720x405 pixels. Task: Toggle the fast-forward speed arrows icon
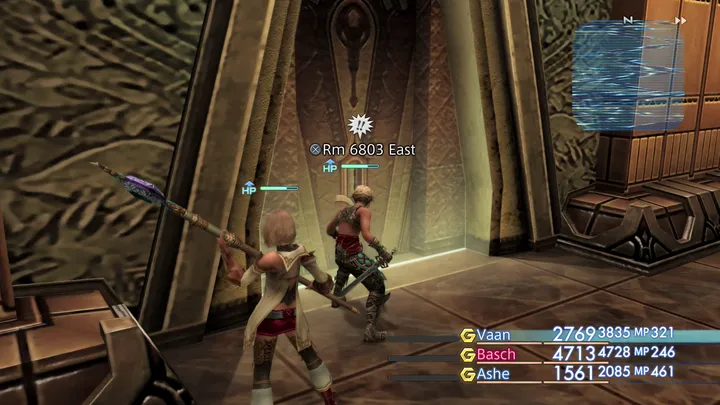pos(681,19)
